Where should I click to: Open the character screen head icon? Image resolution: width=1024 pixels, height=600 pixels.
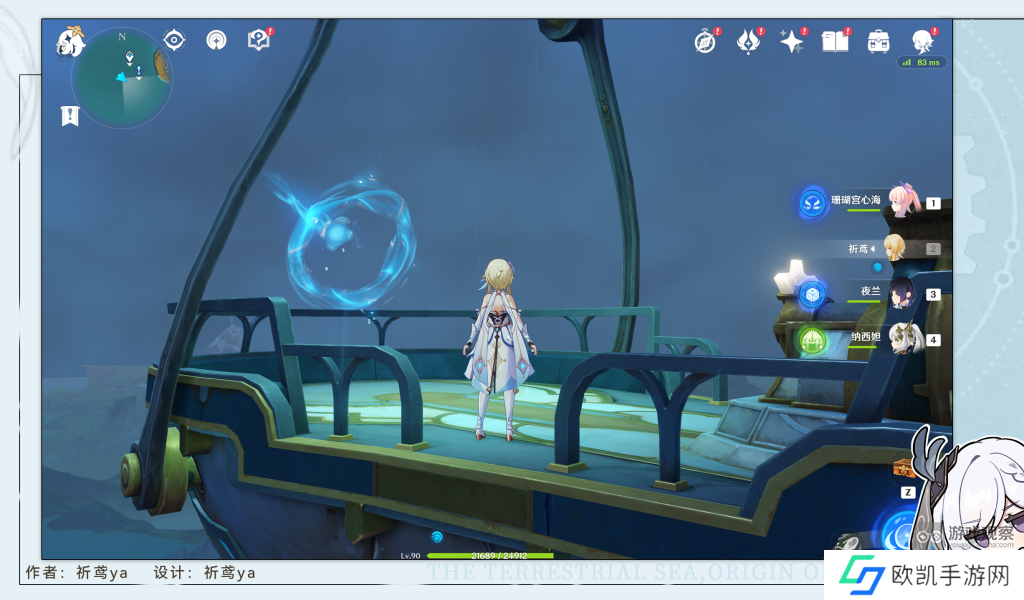922,41
